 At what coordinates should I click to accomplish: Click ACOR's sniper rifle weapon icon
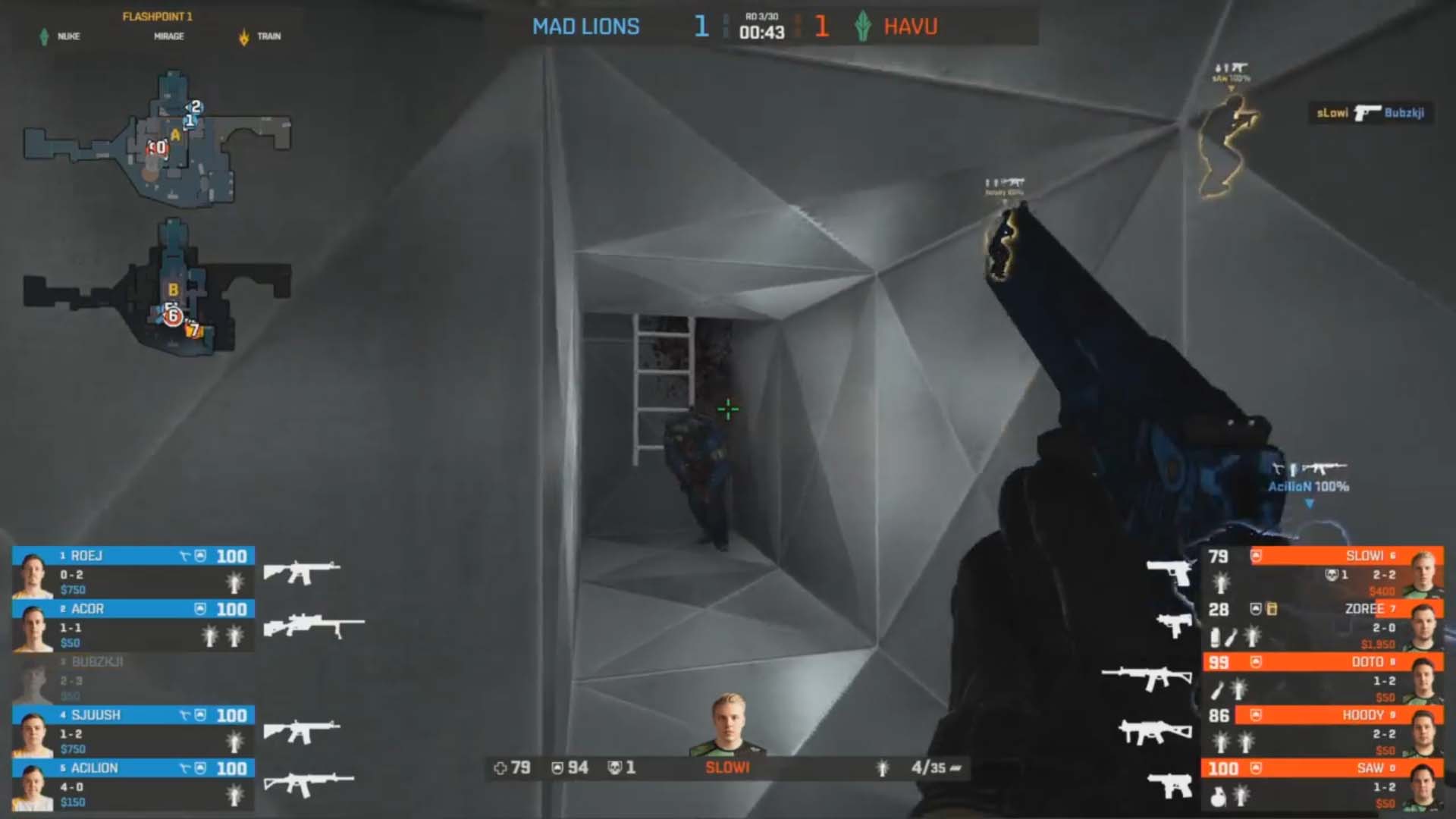coord(314,626)
